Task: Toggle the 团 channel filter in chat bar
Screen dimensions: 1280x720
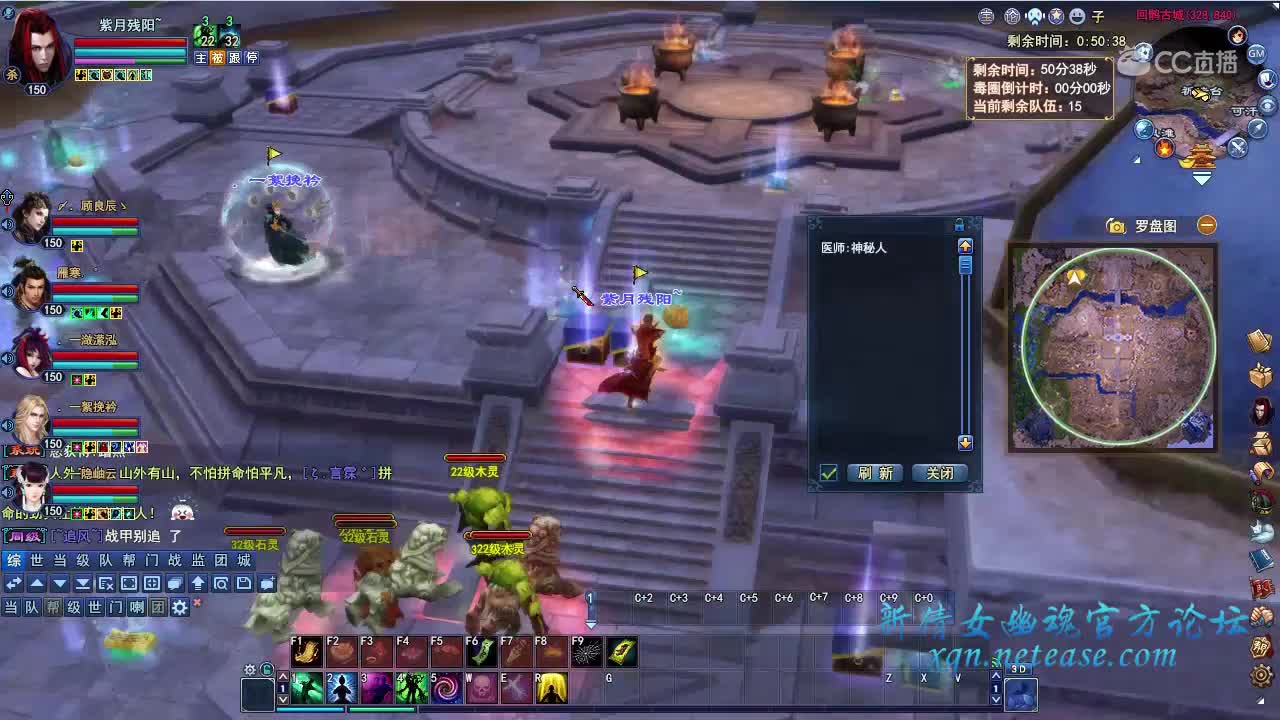Action: (x=157, y=606)
